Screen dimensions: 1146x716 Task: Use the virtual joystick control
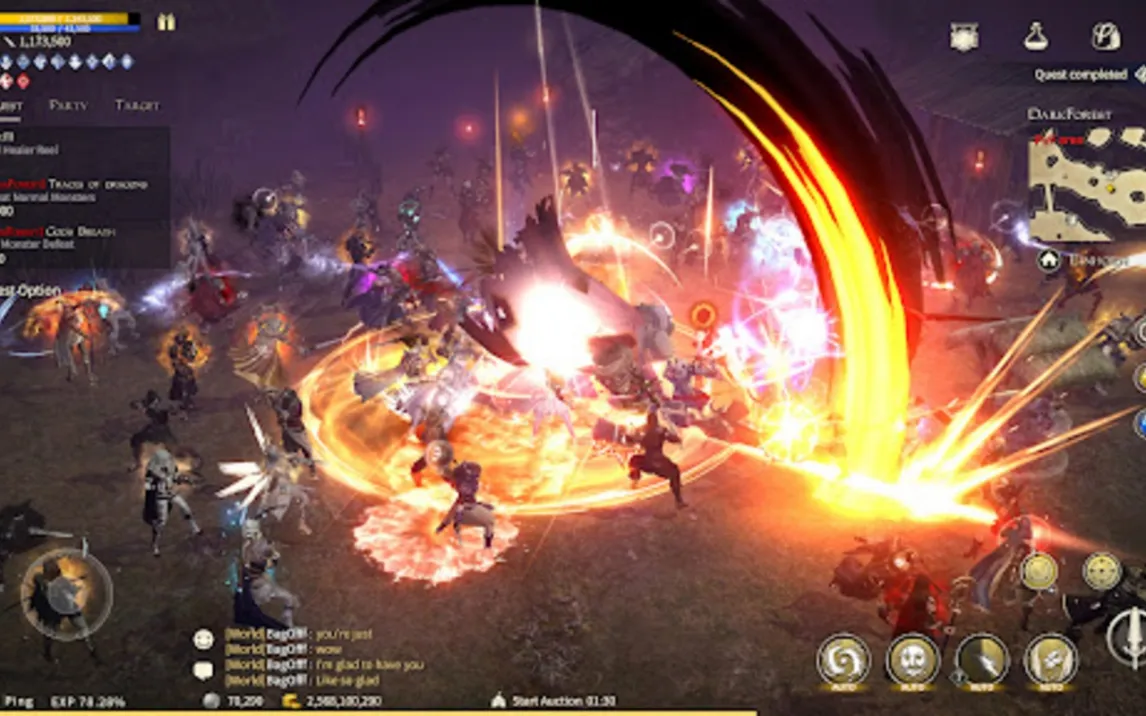tap(66, 595)
